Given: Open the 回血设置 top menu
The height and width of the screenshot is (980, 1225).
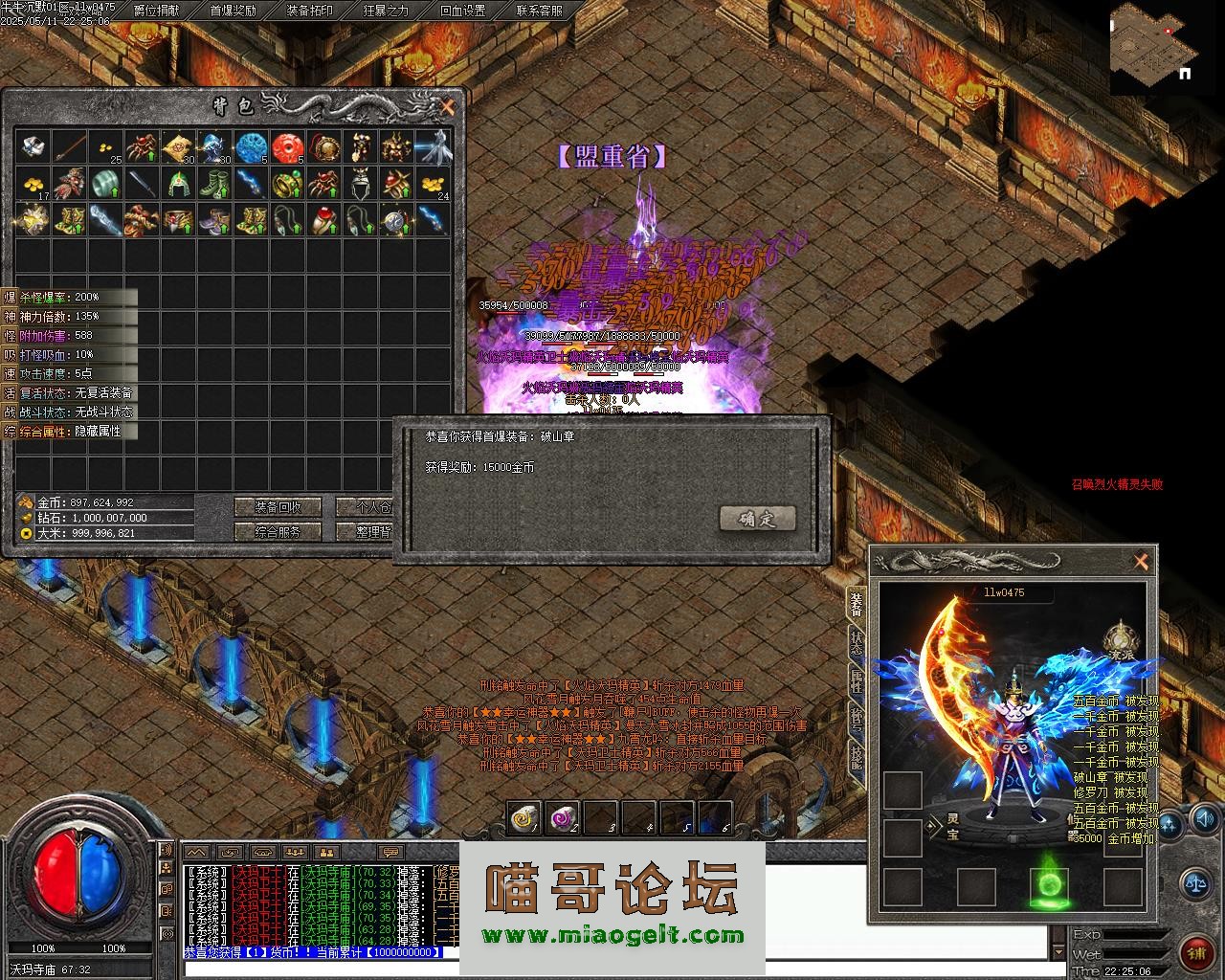Looking at the screenshot, I should point(463,11).
